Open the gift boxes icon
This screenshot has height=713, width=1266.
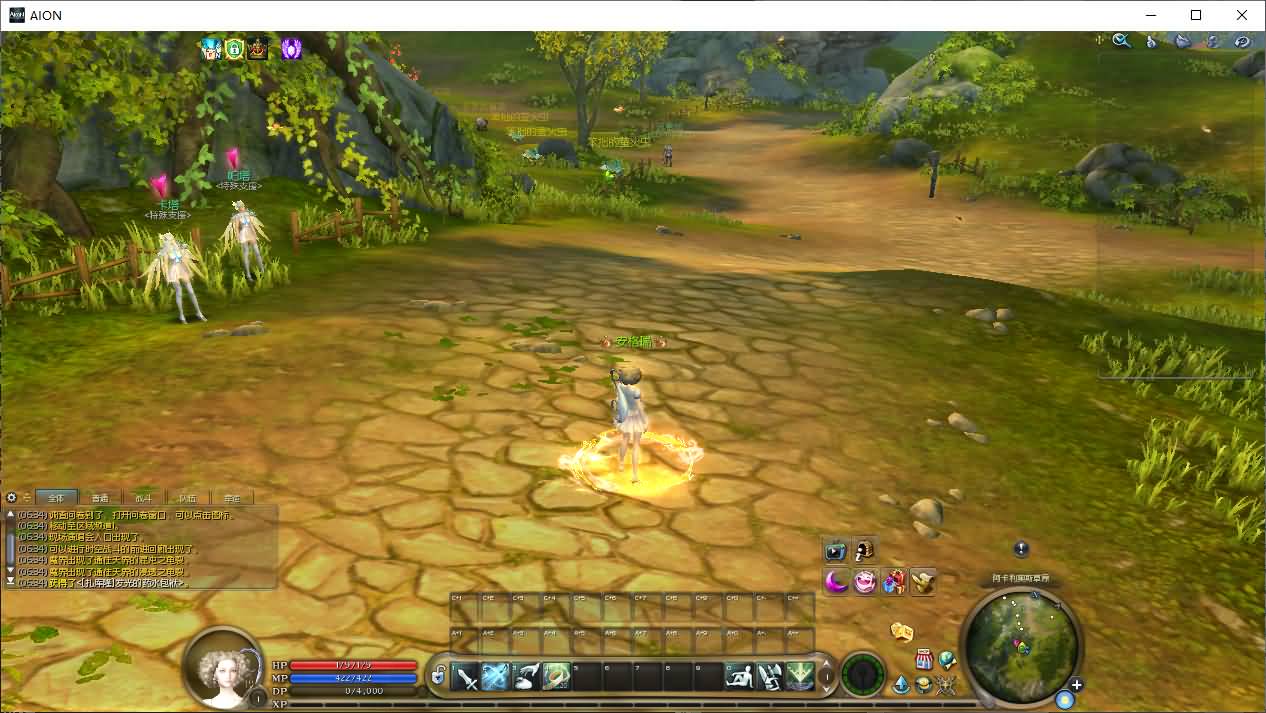point(894,581)
